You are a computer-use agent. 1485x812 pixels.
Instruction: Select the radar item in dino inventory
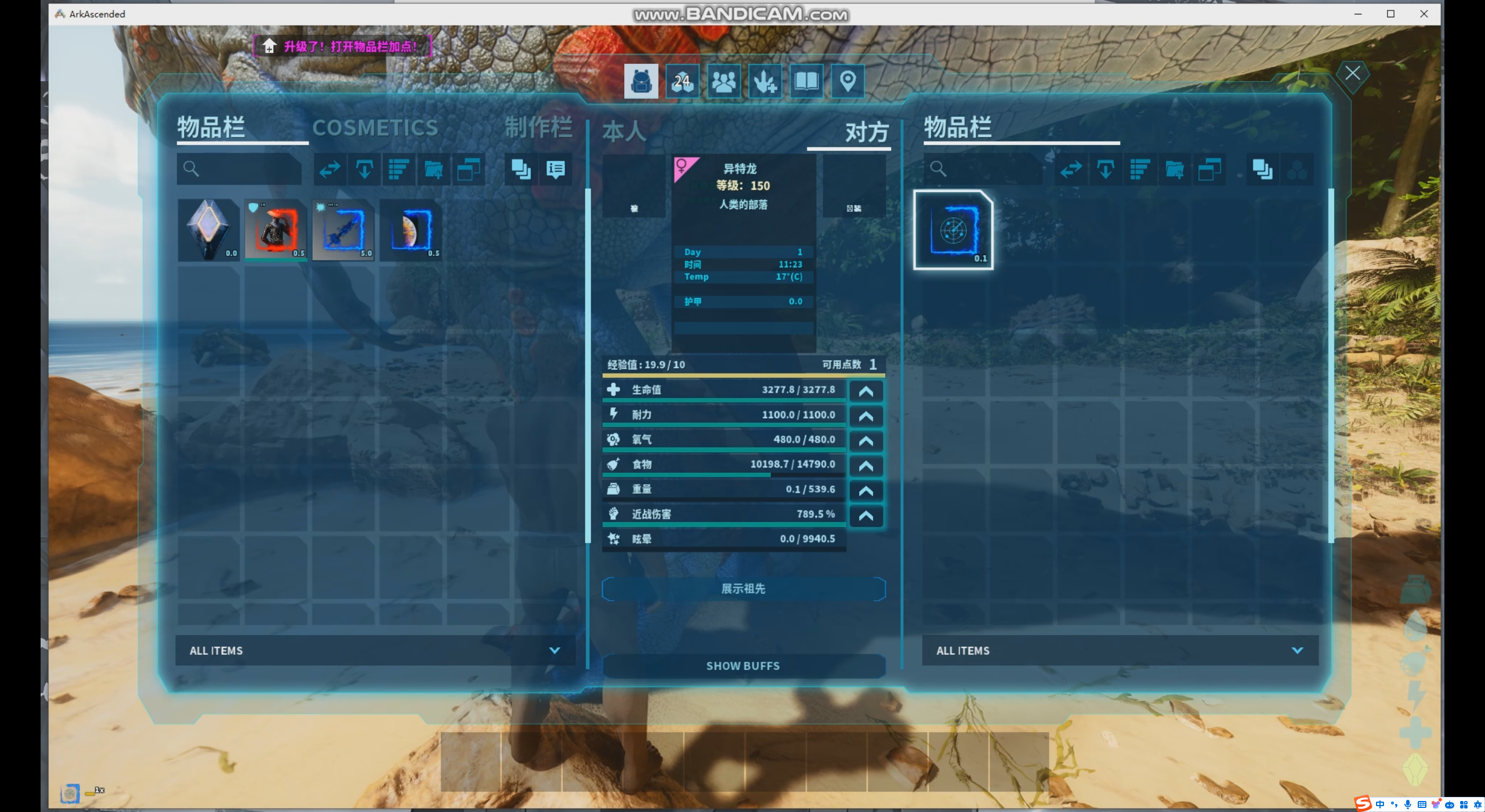(953, 230)
